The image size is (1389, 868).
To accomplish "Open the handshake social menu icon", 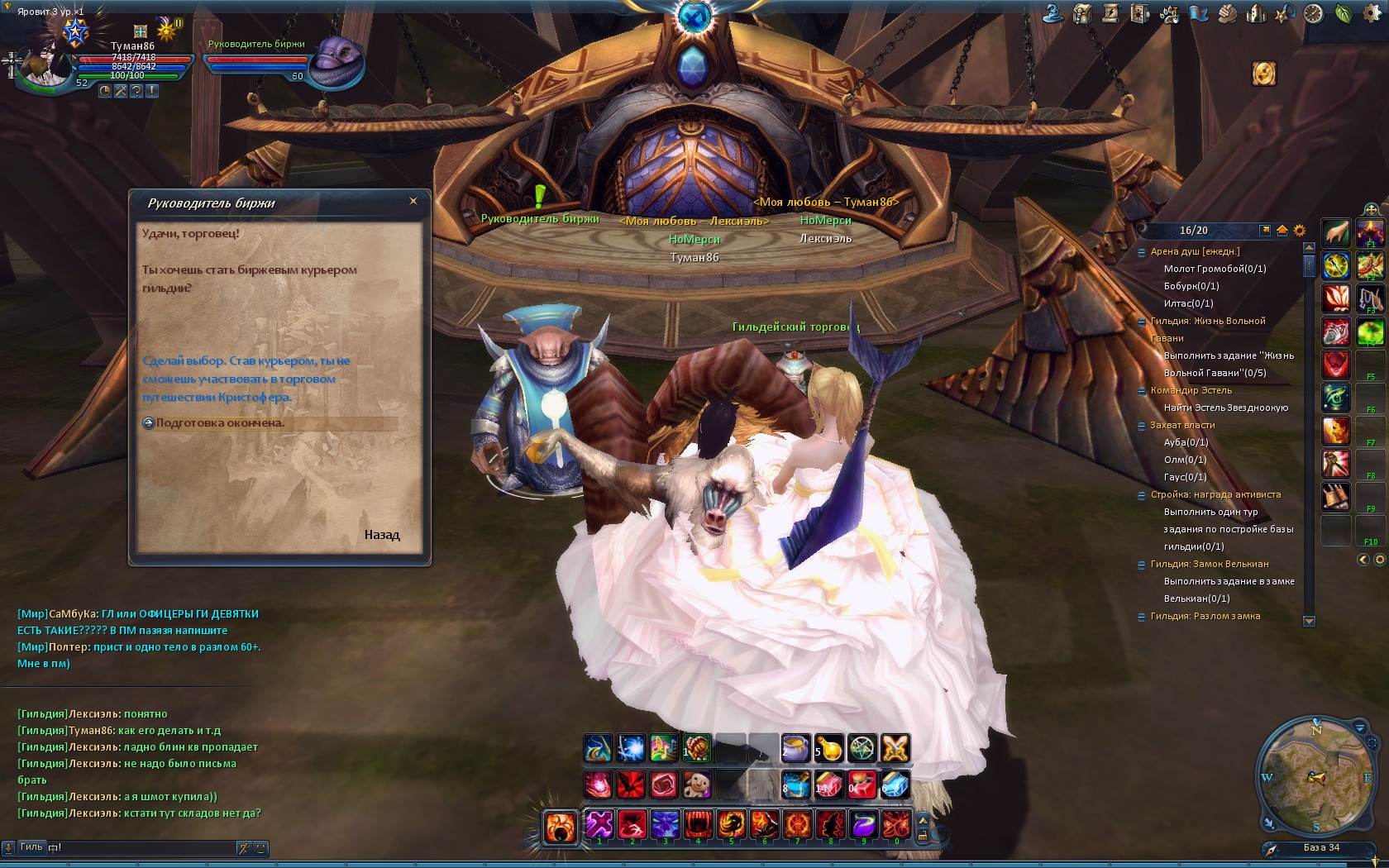I will 1227,14.
